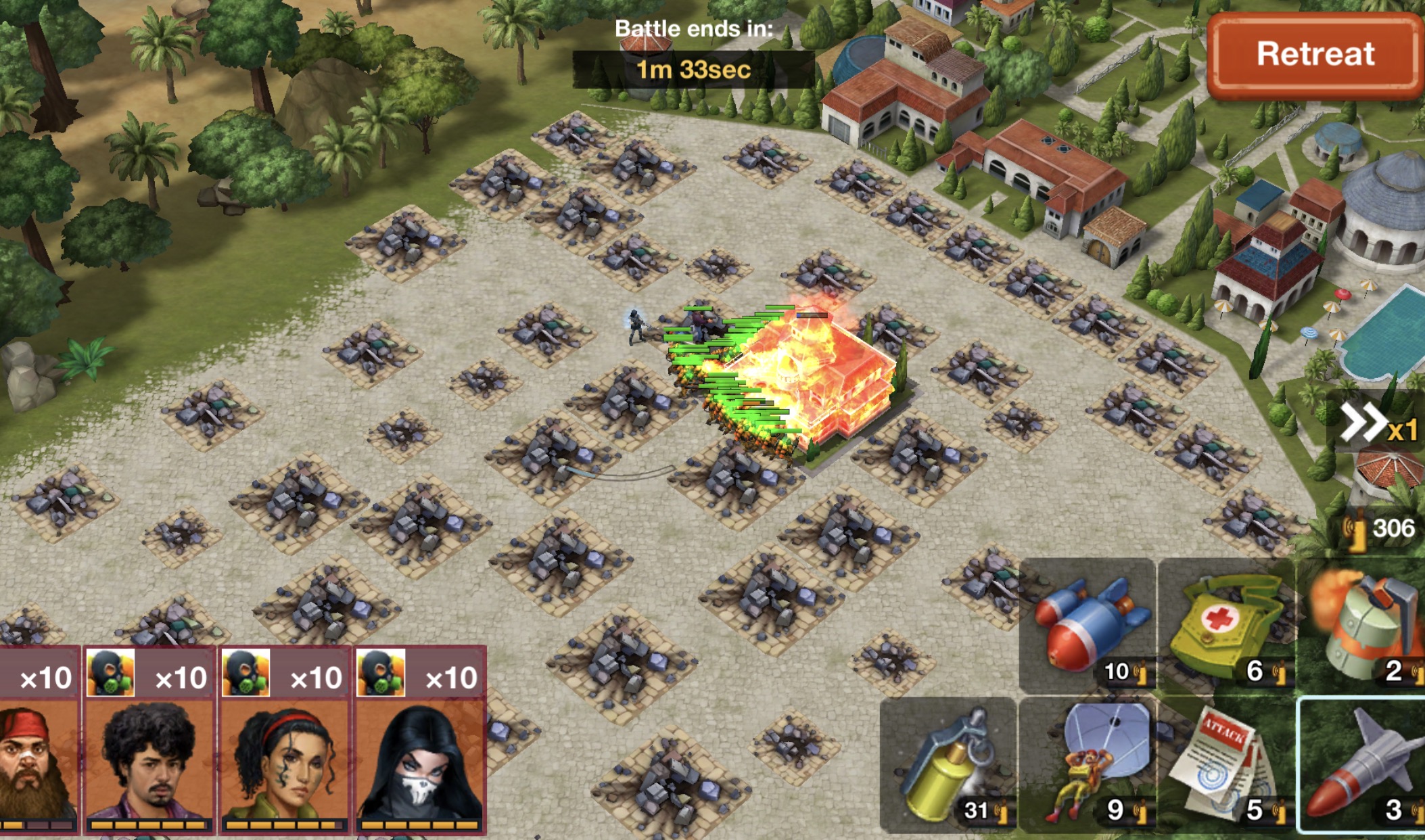Viewport: 1425px width, 840px height.
Task: Pick the skull-masked woman hero card
Action: pyautogui.click(x=419, y=741)
